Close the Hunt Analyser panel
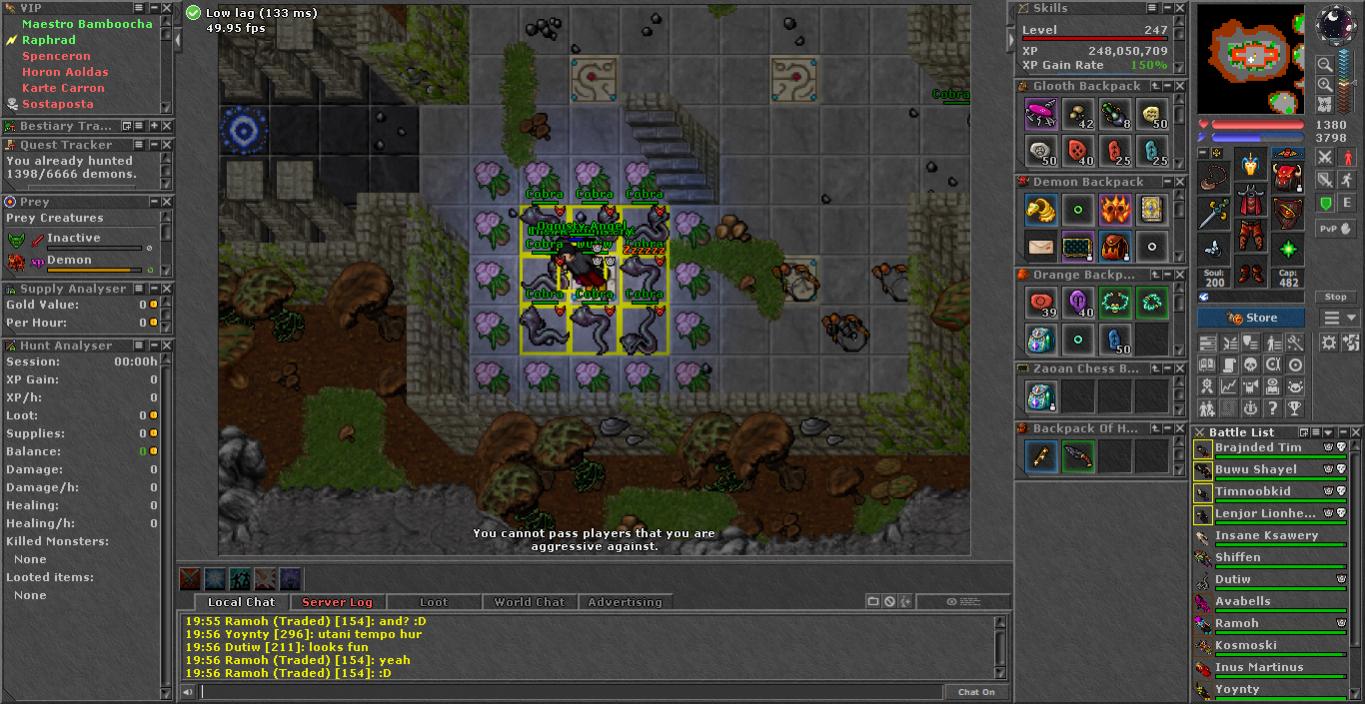The height and width of the screenshot is (704, 1365). click(x=167, y=346)
